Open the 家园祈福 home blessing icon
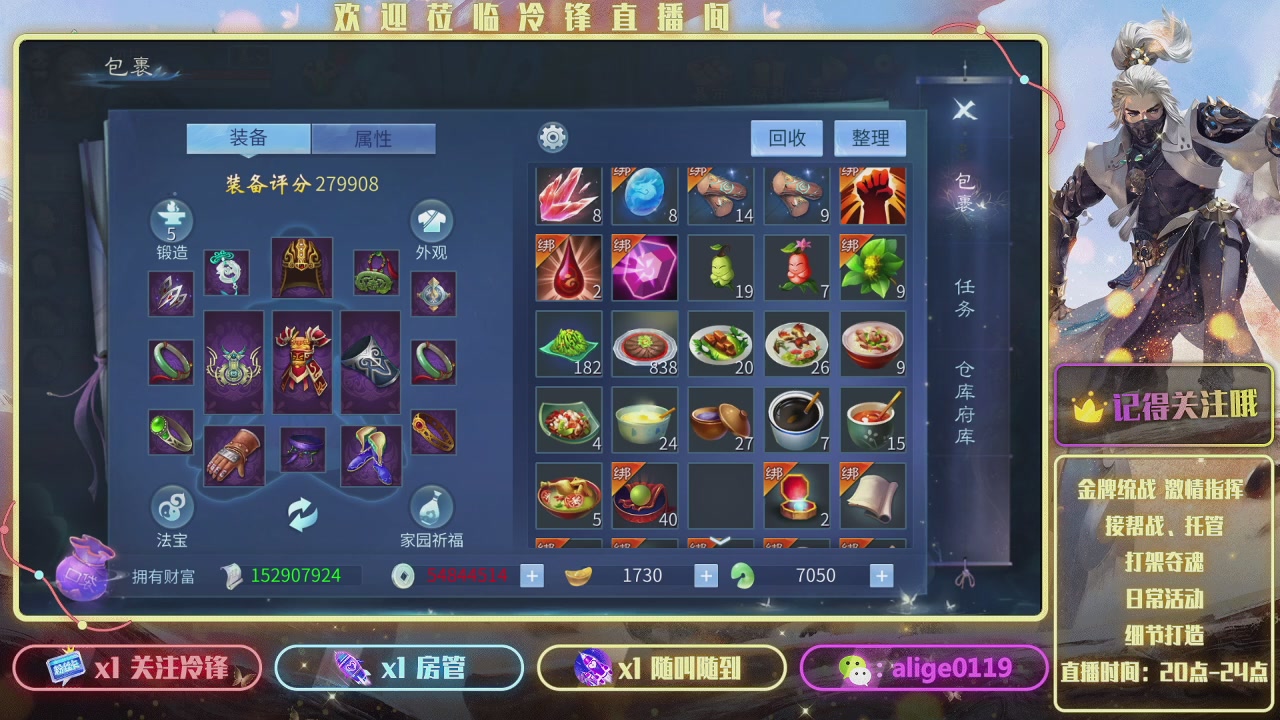 (x=432, y=507)
